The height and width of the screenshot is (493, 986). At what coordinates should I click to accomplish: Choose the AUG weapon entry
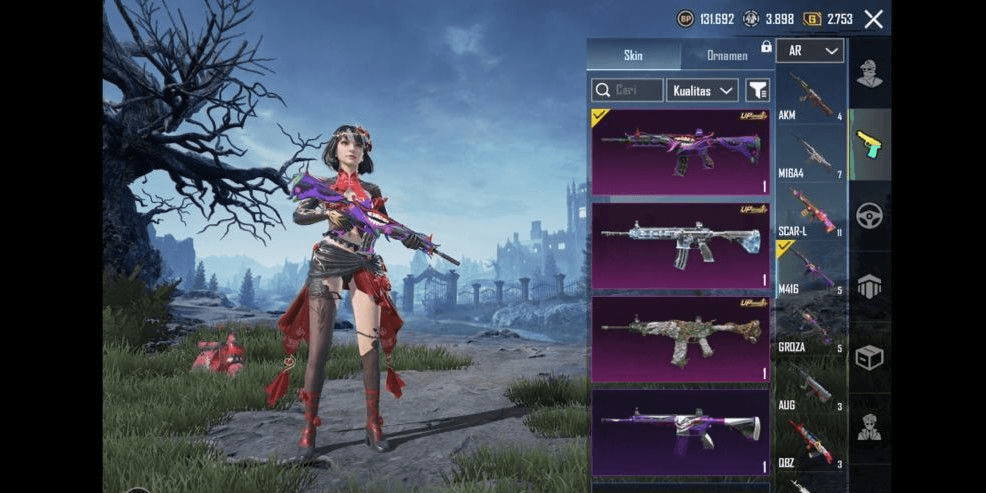811,386
